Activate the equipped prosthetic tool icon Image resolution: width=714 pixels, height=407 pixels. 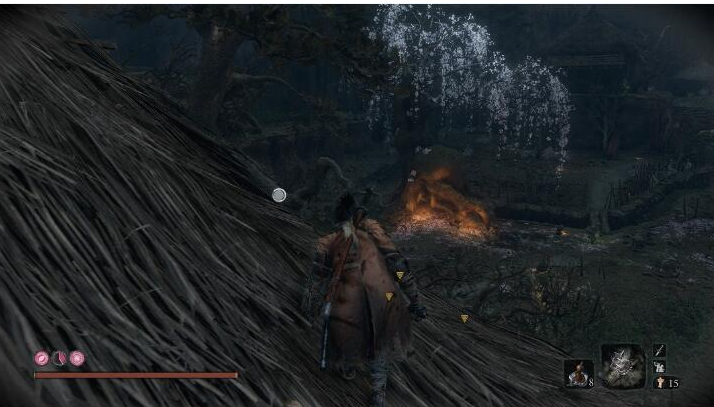tap(622, 366)
